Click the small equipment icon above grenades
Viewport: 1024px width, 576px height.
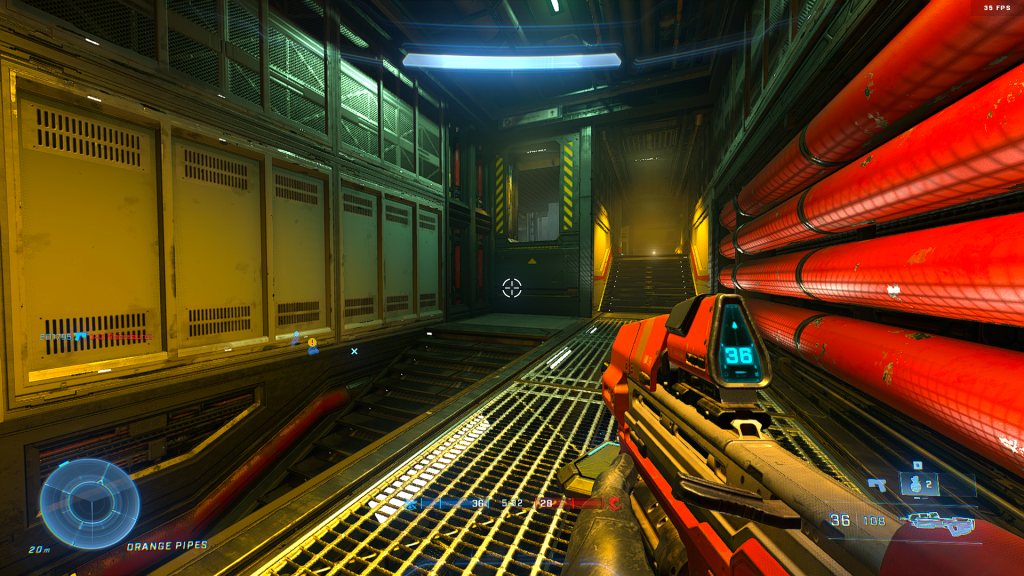click(916, 465)
